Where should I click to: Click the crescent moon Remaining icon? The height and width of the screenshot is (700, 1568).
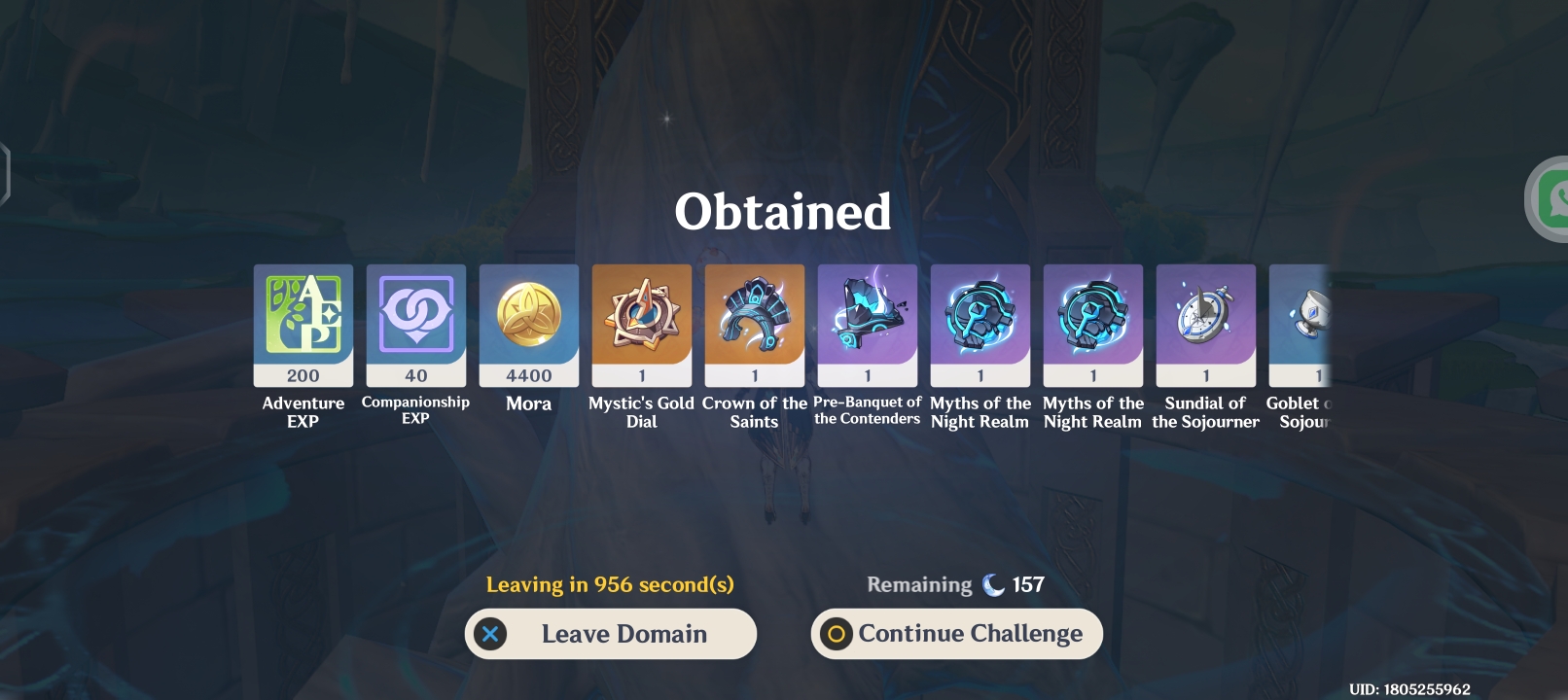(994, 583)
